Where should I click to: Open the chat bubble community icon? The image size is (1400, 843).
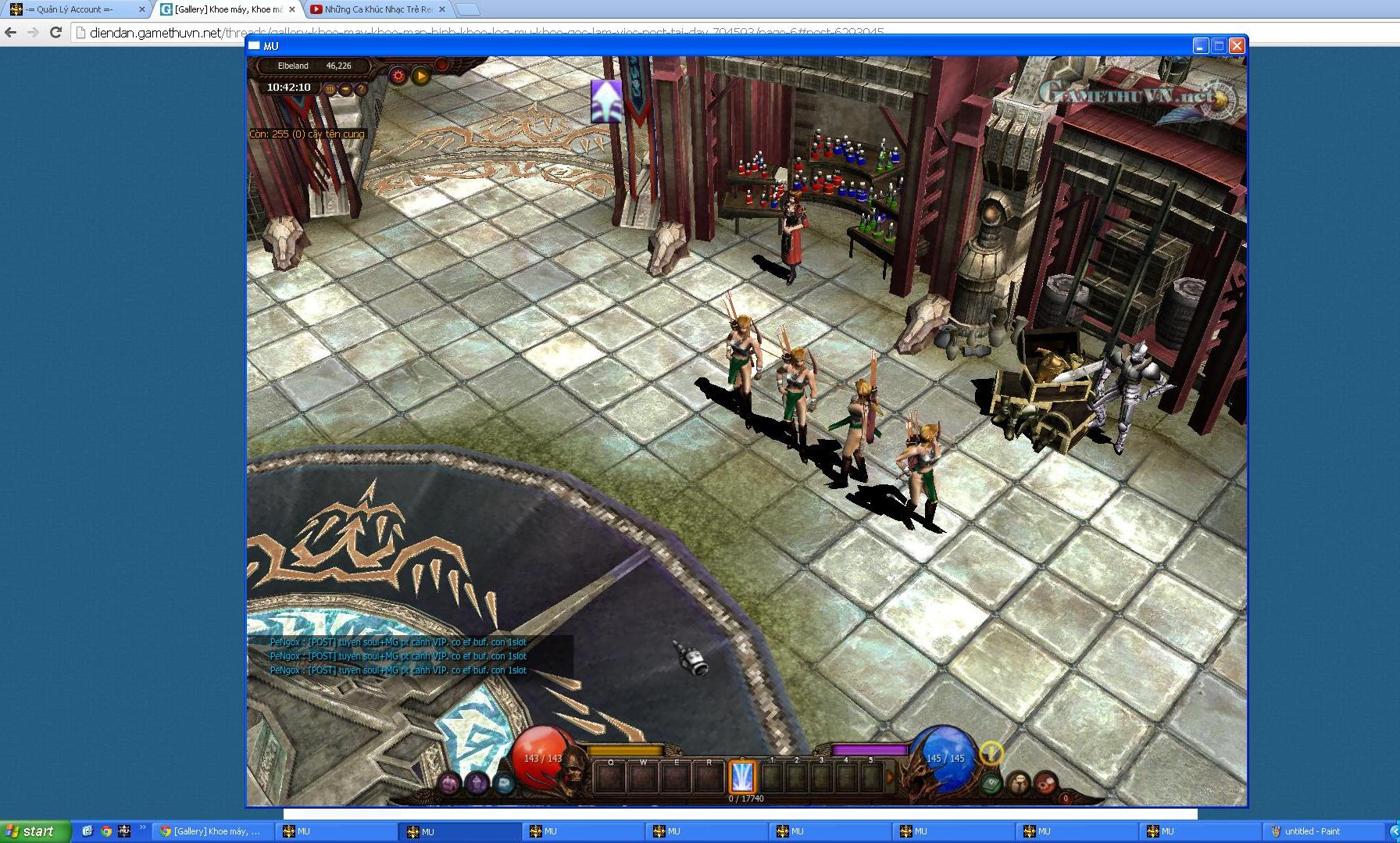click(x=1019, y=783)
